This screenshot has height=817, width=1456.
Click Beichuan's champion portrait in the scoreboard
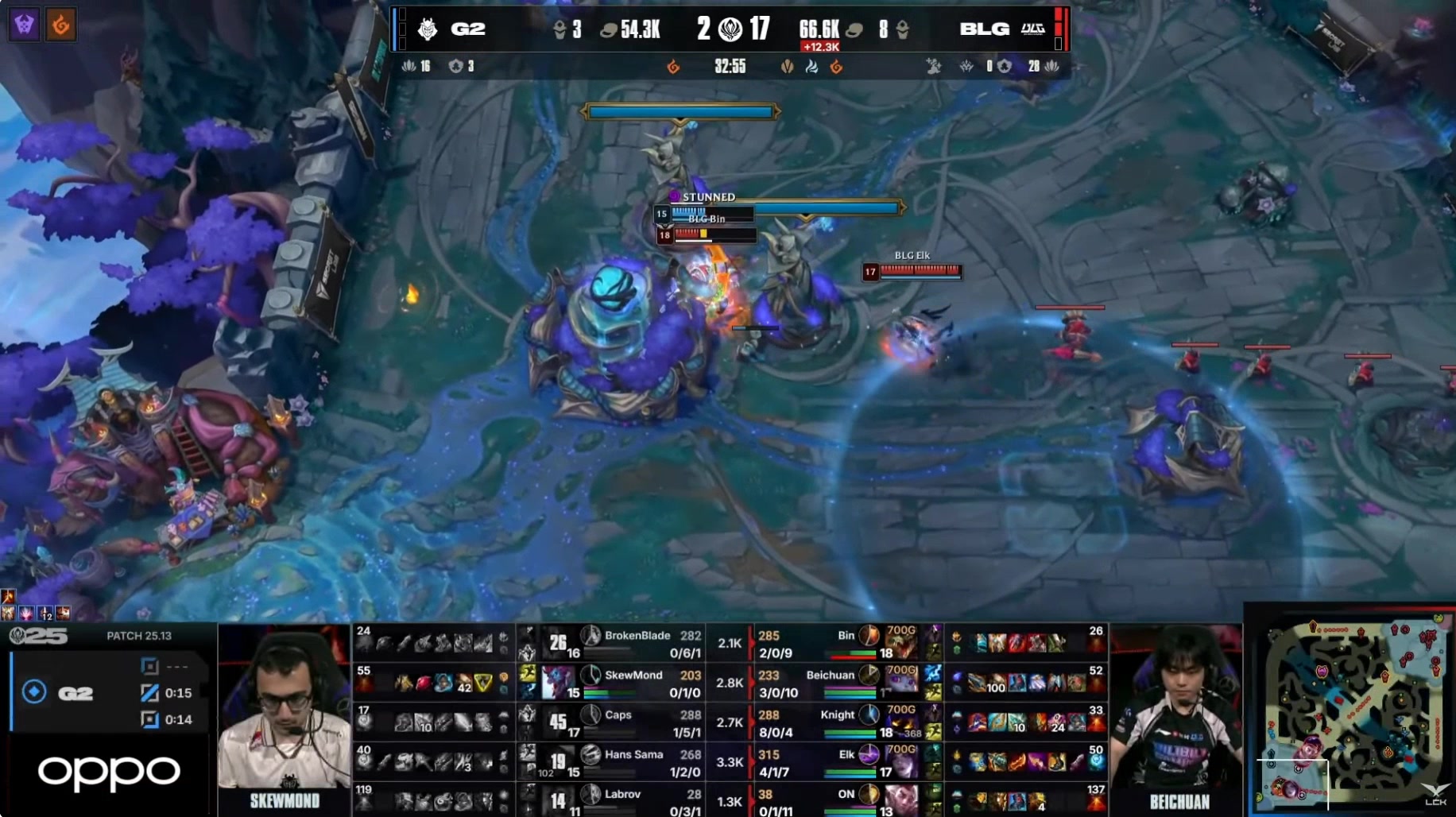(x=900, y=683)
